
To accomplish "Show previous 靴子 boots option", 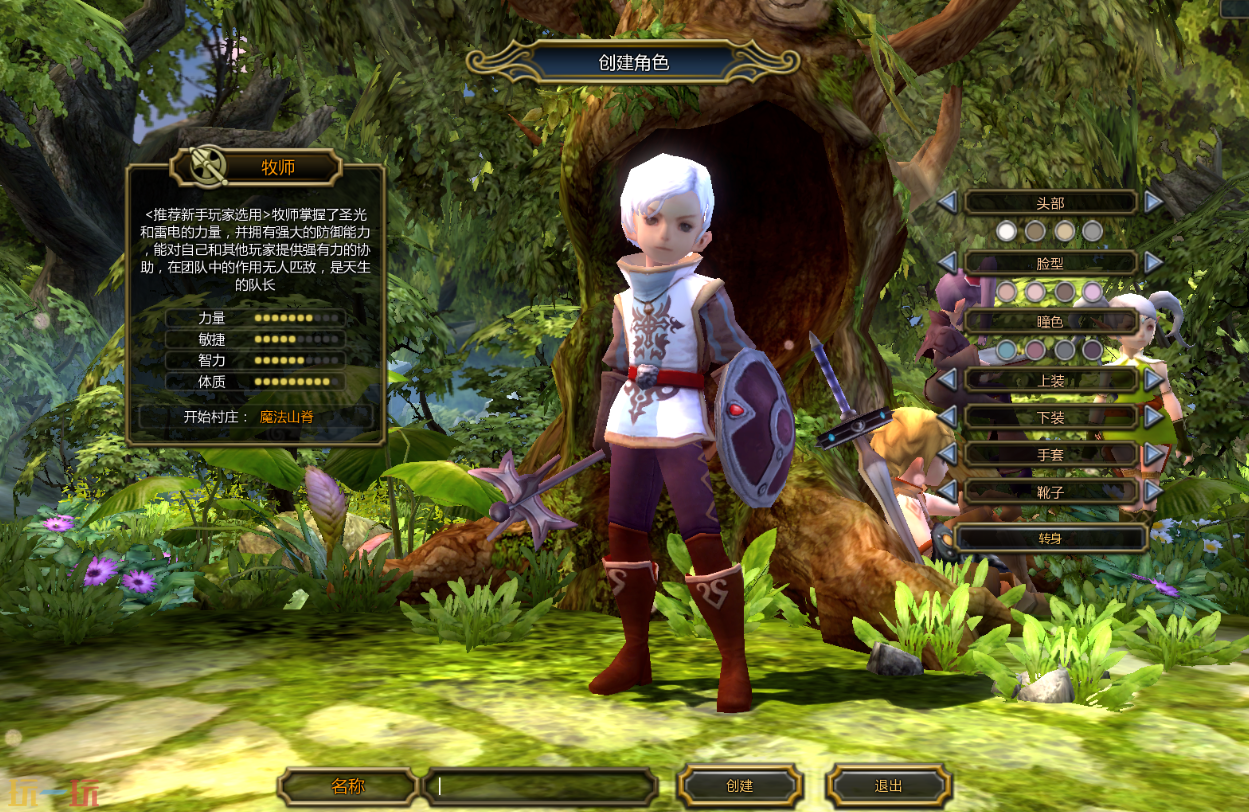I will click(947, 491).
